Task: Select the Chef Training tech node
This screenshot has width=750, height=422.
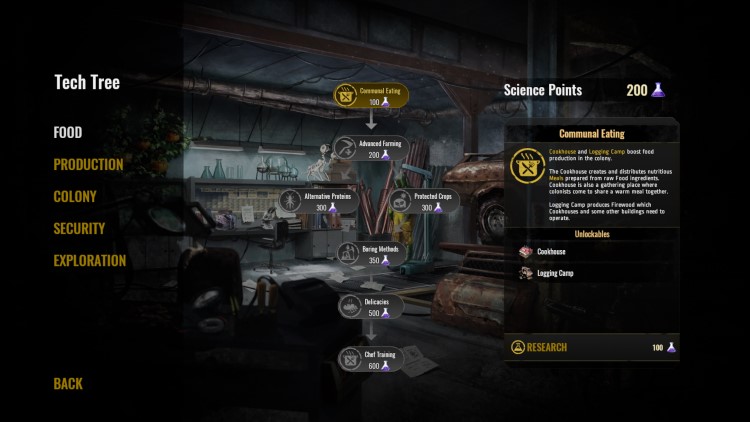Action: coord(371,359)
